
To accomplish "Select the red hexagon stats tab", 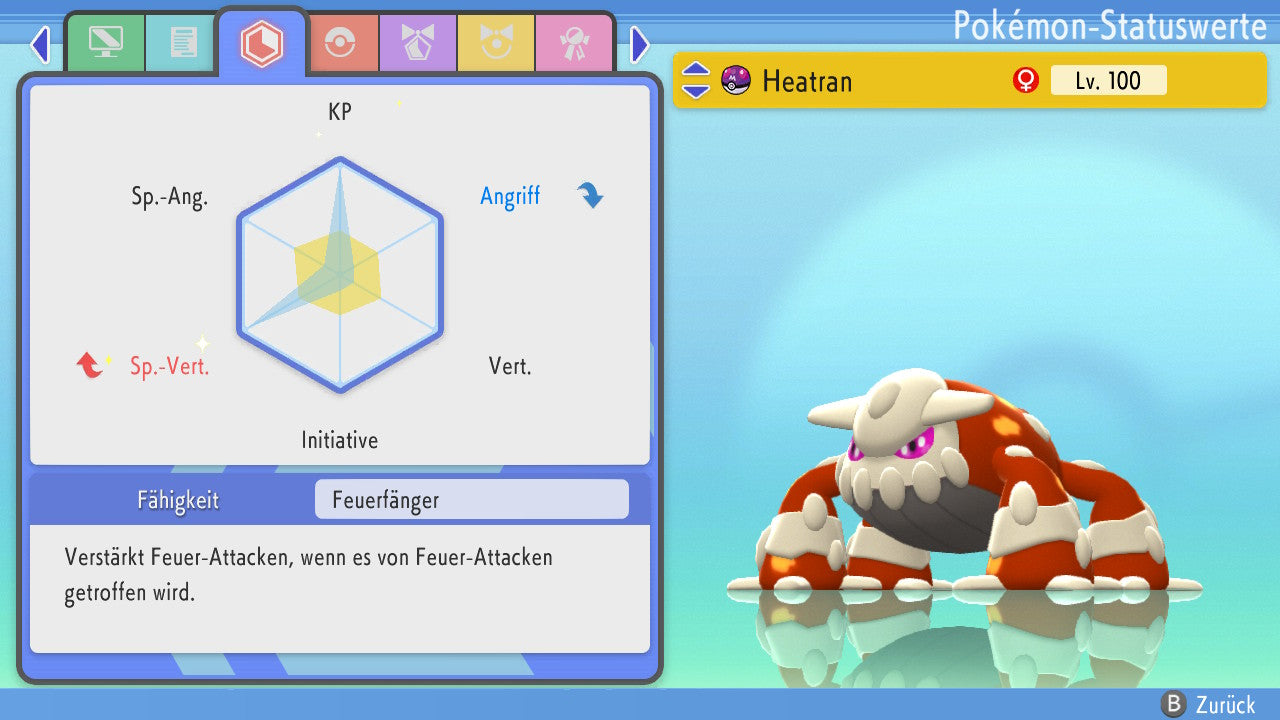I will coord(261,43).
